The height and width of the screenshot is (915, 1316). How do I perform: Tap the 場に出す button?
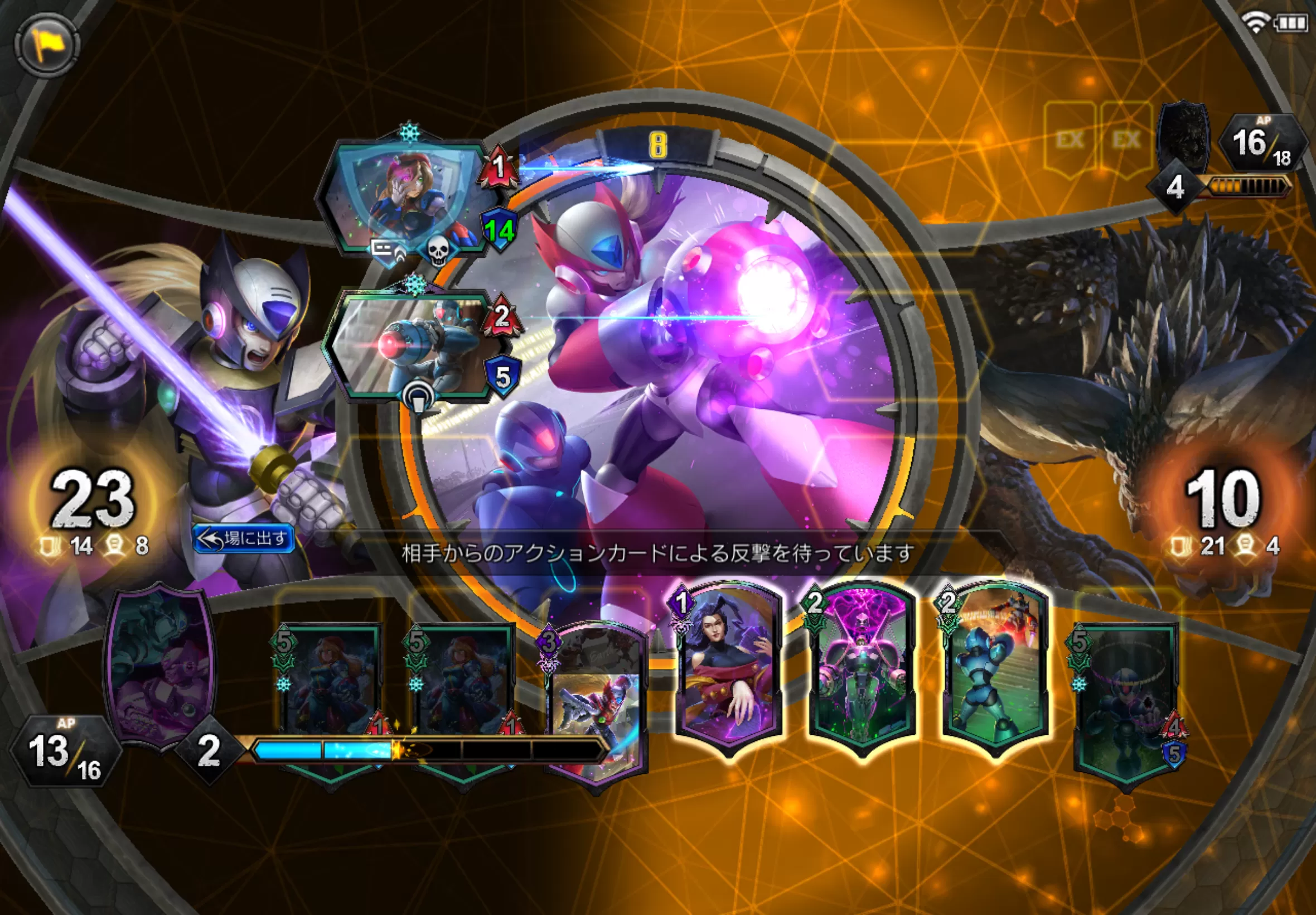245,538
